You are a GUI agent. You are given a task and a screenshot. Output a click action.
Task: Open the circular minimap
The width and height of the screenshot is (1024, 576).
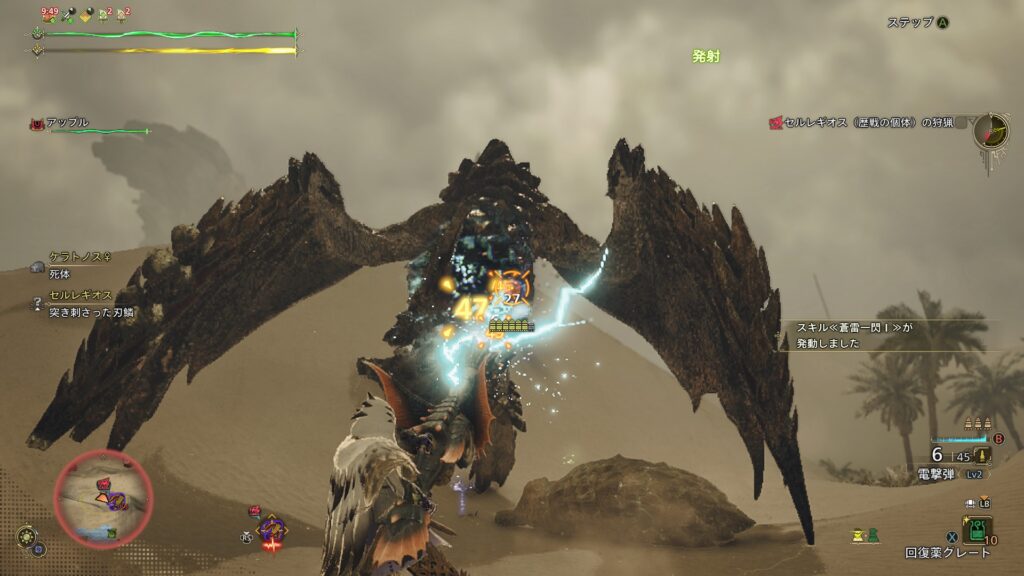tap(102, 498)
